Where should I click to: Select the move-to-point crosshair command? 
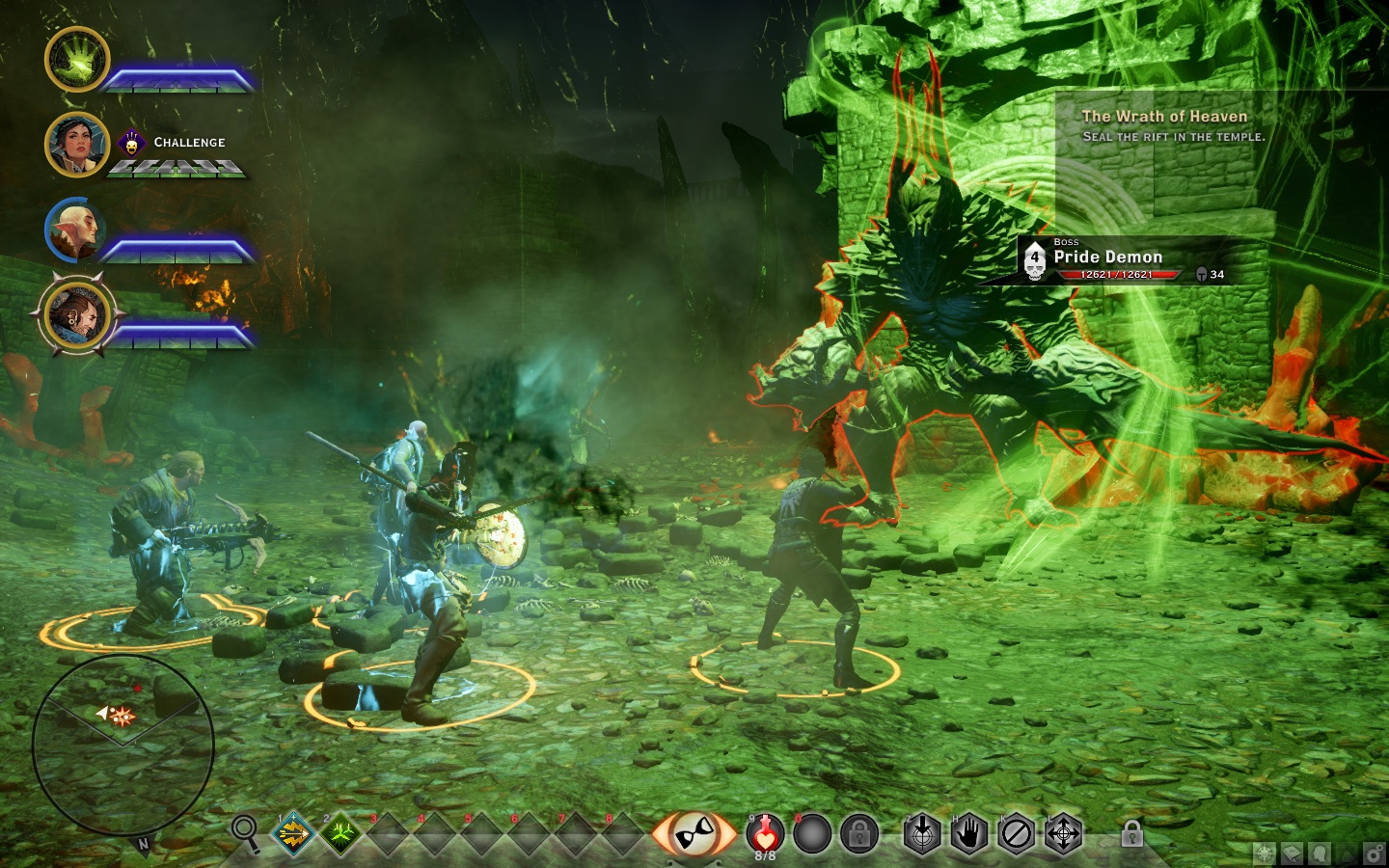tap(1063, 834)
